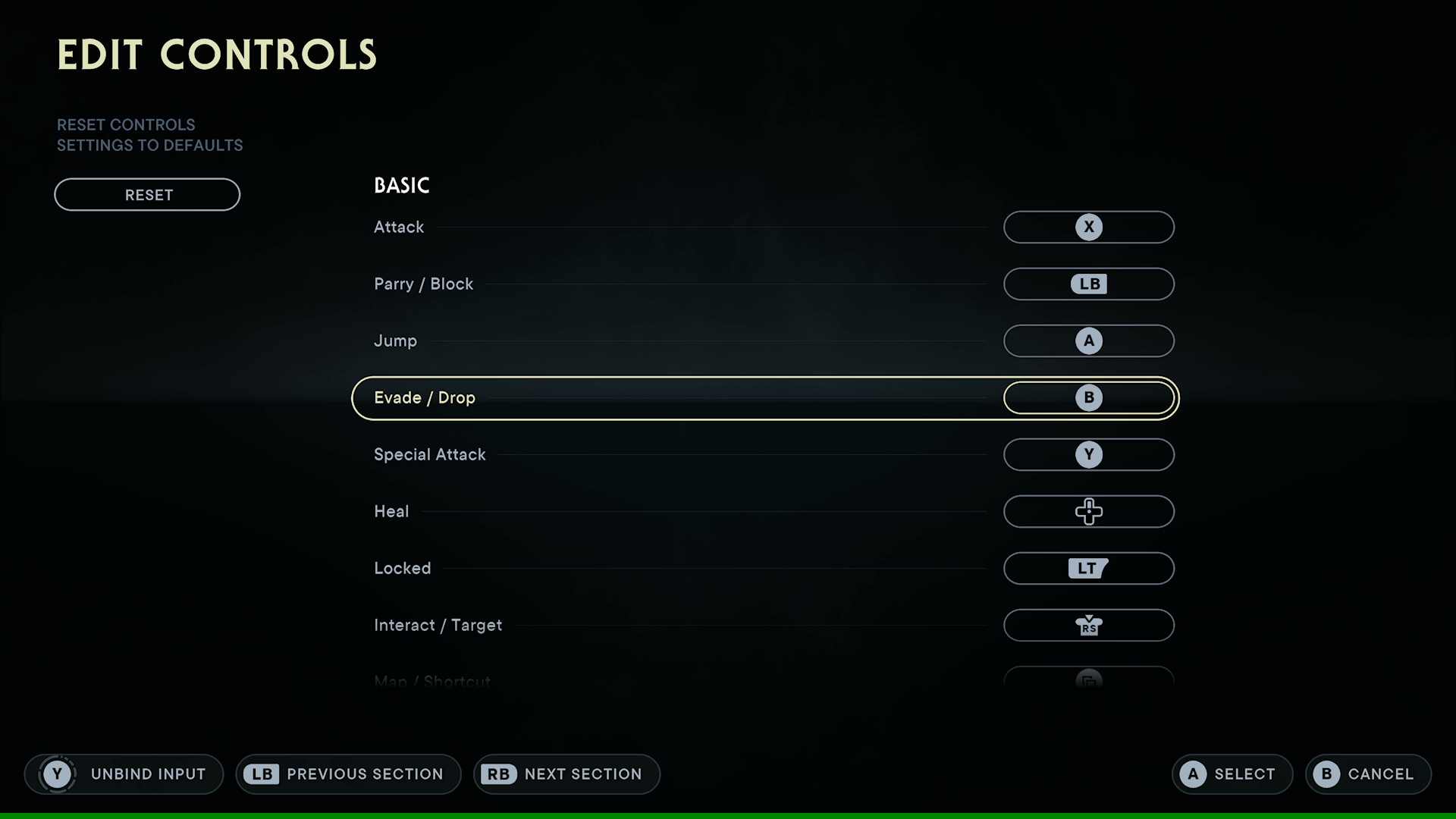
Task: Select the B binding for Evade / Drop
Action: pyautogui.click(x=1089, y=397)
